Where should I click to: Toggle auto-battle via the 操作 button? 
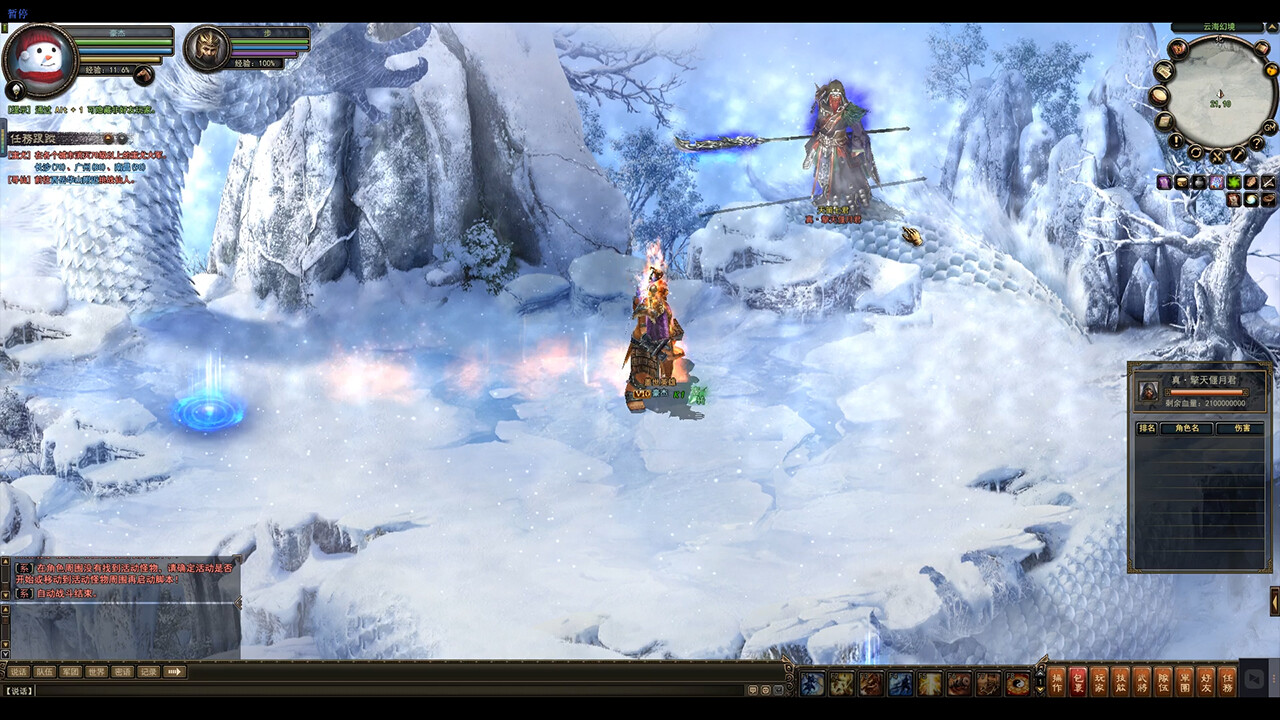(1057, 680)
